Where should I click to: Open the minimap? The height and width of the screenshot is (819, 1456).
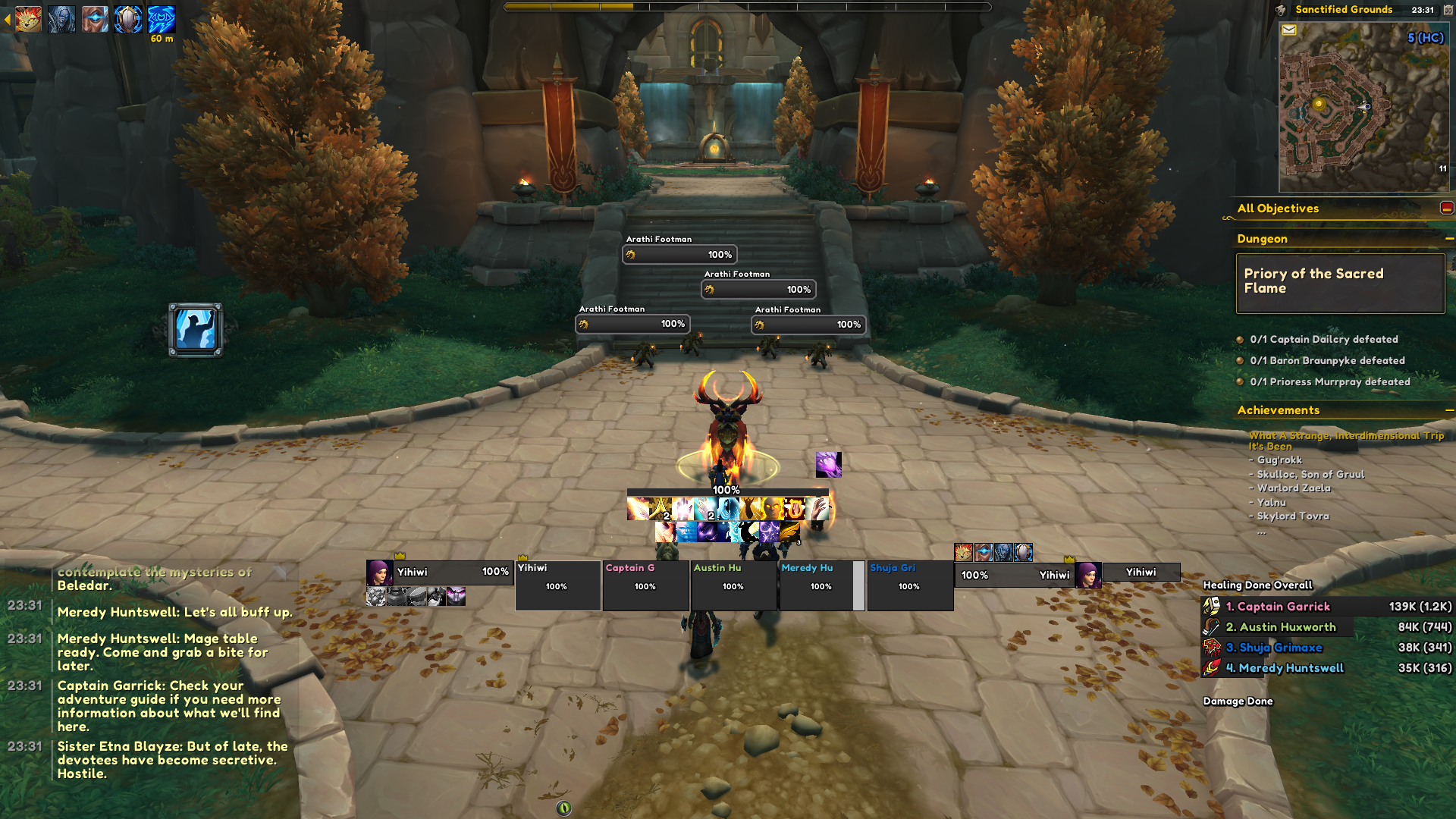tap(1363, 106)
